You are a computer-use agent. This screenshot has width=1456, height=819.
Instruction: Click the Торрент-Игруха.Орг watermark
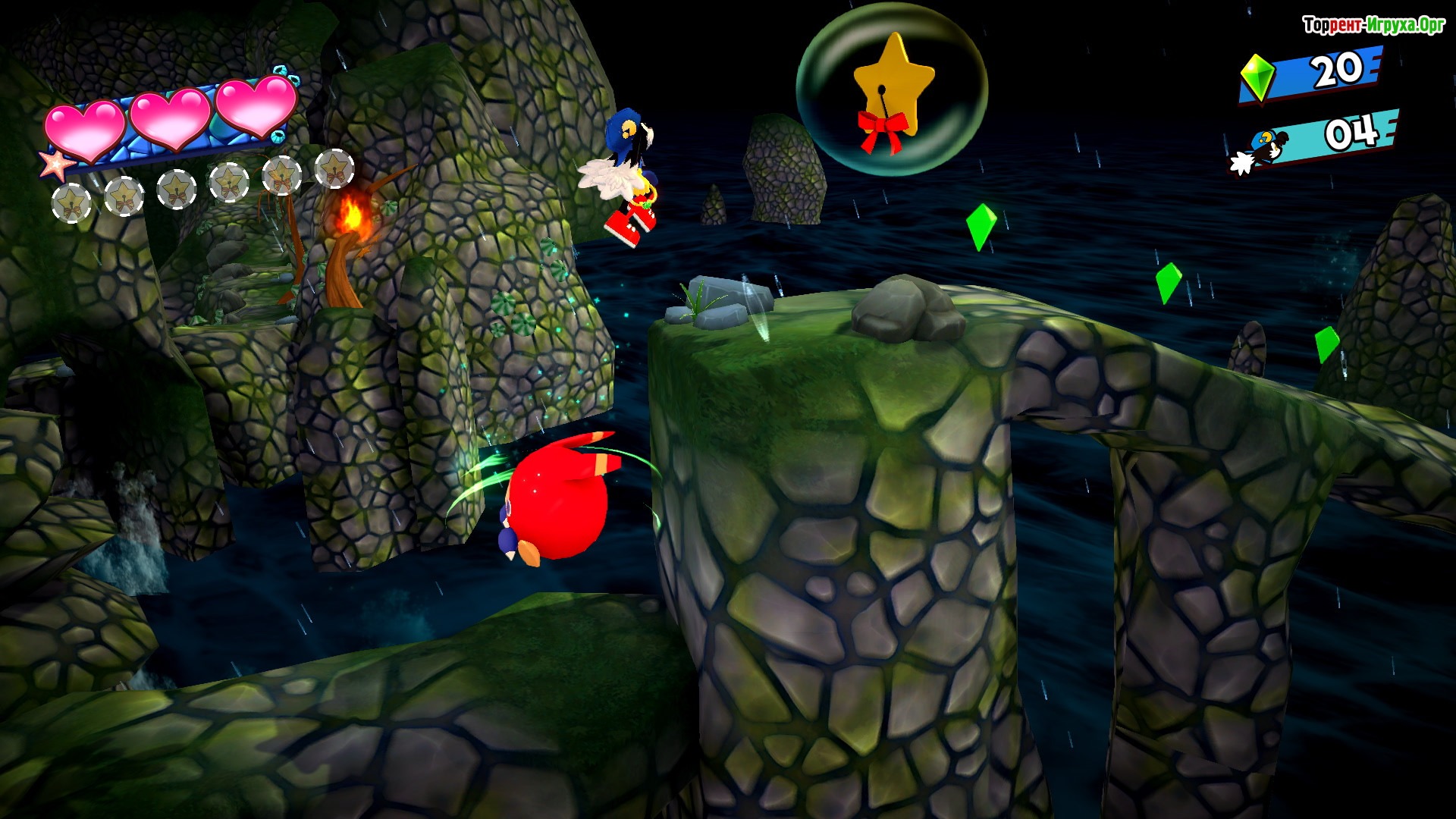(x=1373, y=26)
